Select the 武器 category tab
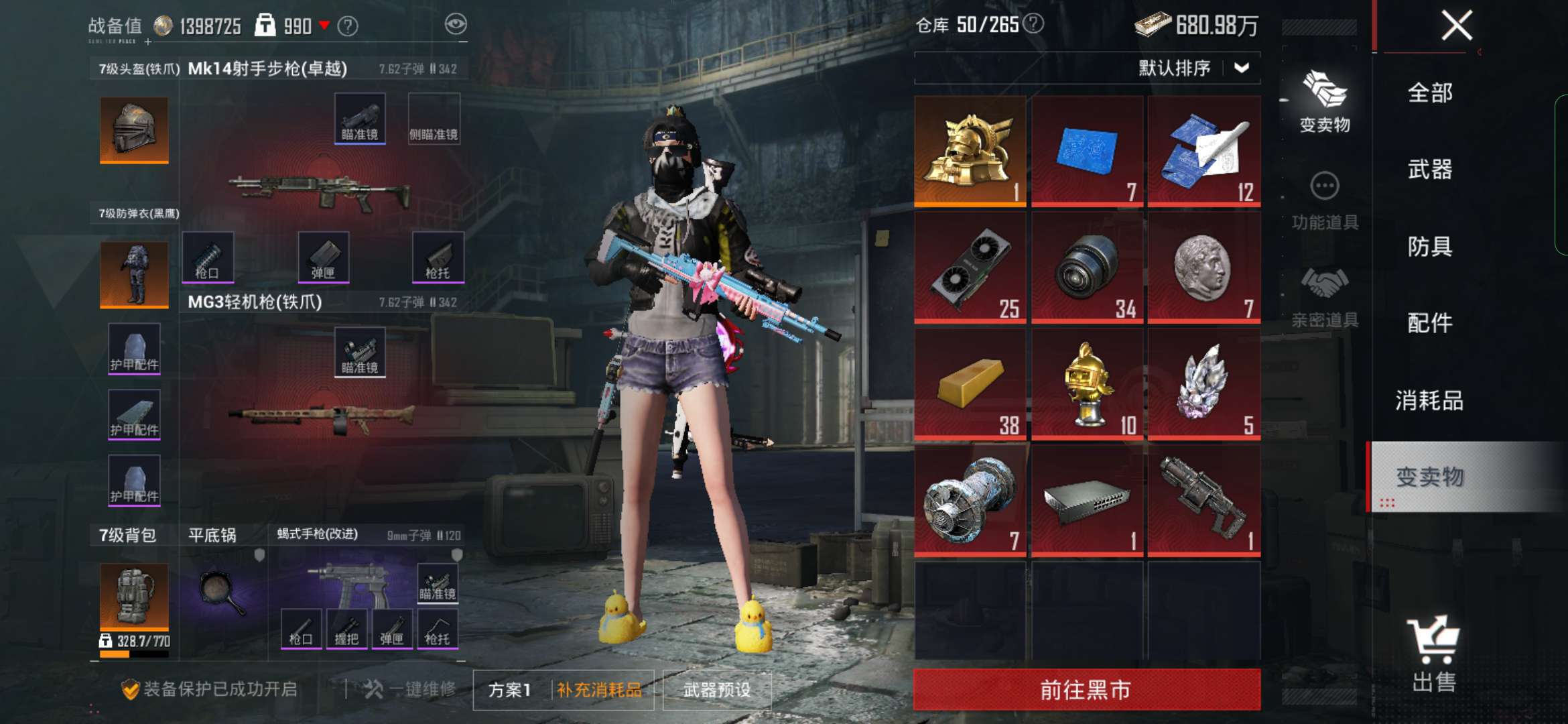 pyautogui.click(x=1430, y=170)
